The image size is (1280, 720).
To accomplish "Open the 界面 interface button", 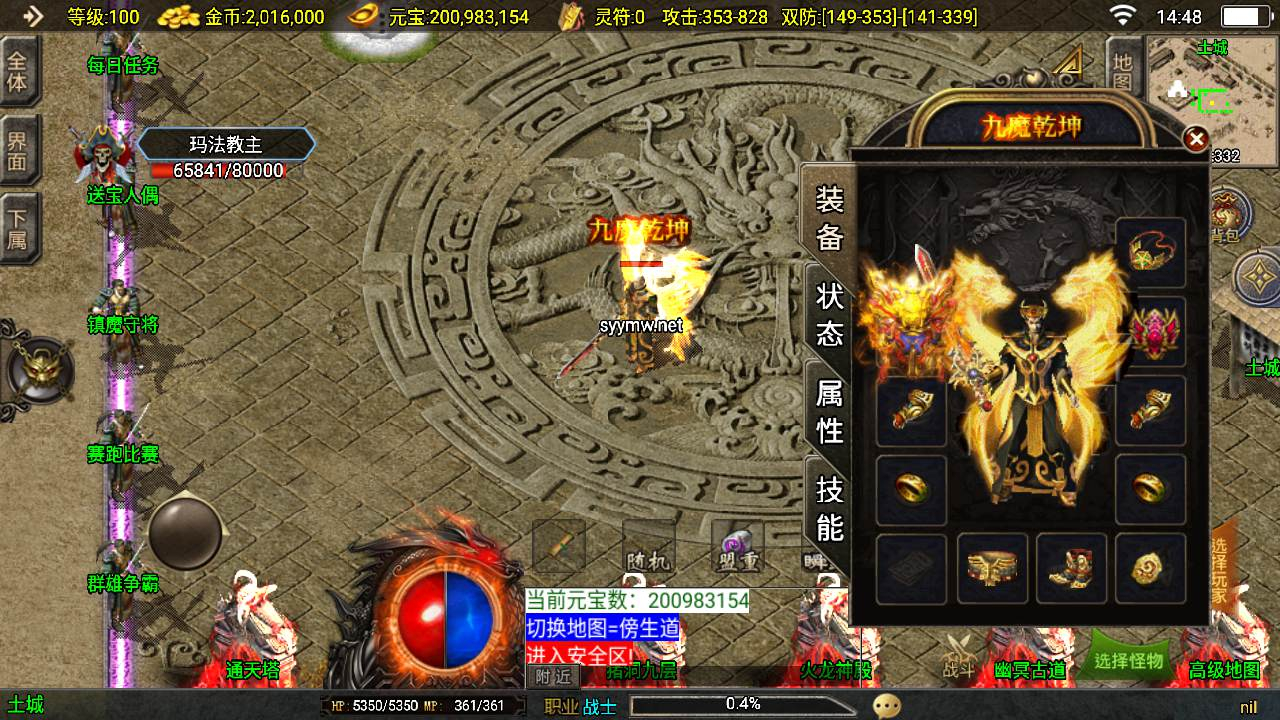I will [18, 150].
